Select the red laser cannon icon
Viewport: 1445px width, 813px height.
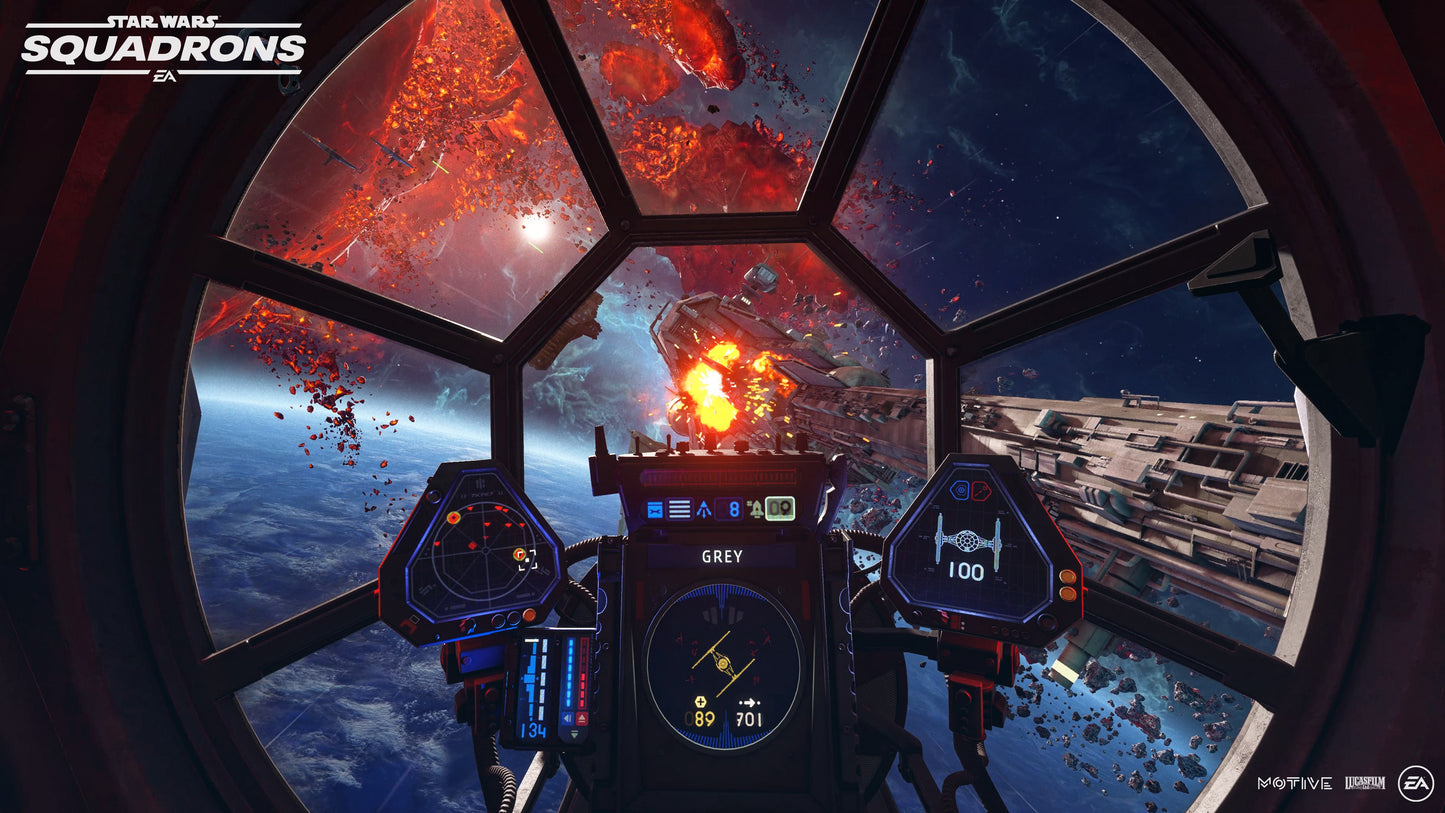980,490
